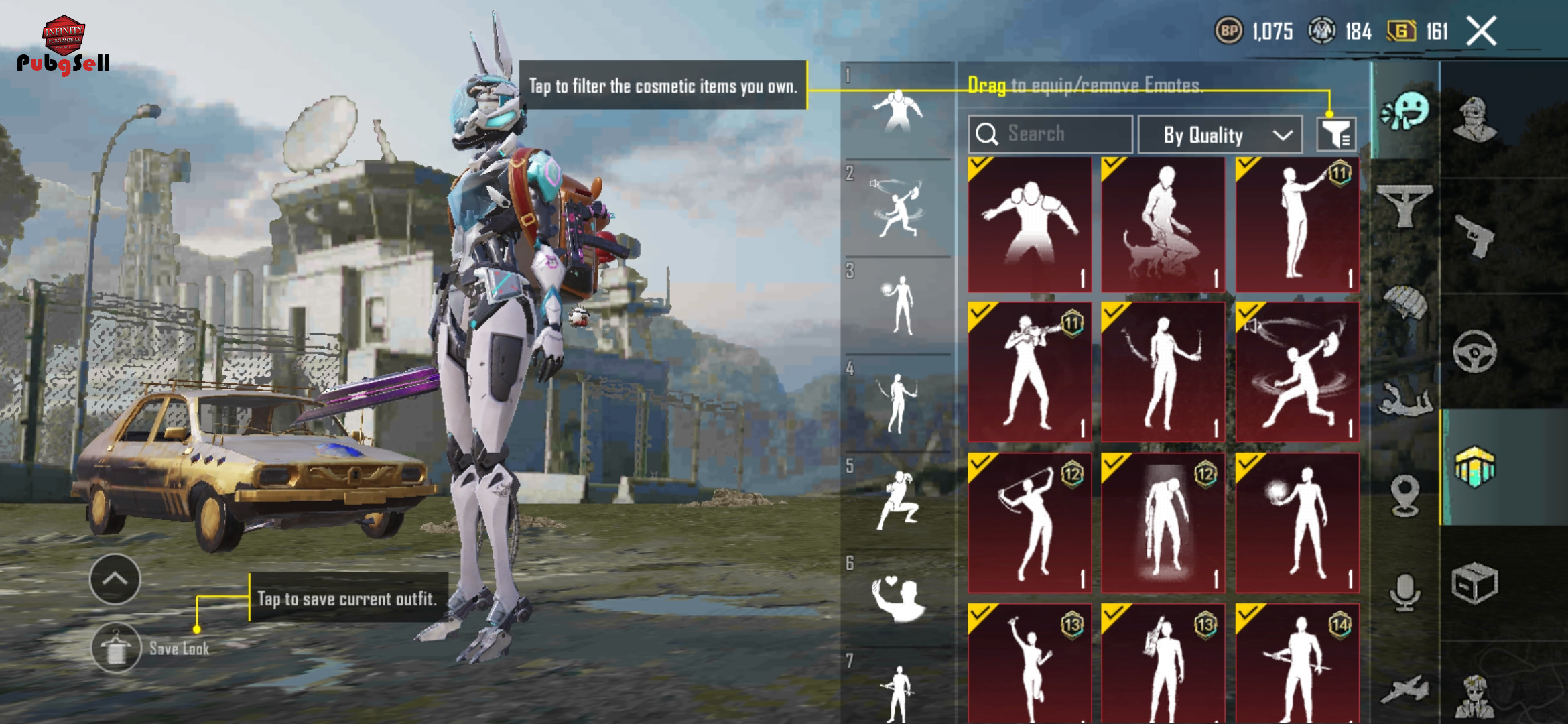
Task: Pick the muscular flexing emote tile
Action: [1030, 225]
